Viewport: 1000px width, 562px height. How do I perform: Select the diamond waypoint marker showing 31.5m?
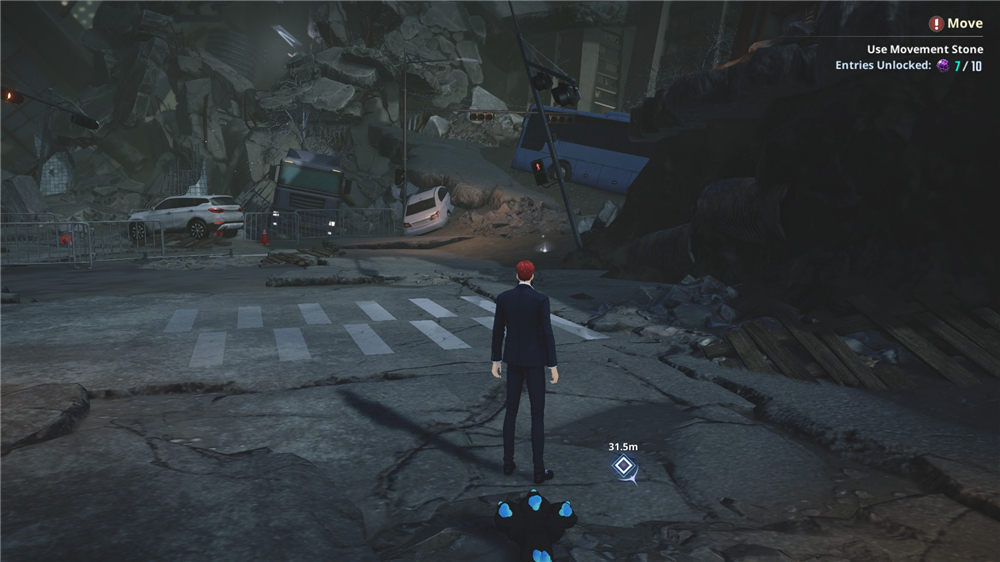pos(623,466)
